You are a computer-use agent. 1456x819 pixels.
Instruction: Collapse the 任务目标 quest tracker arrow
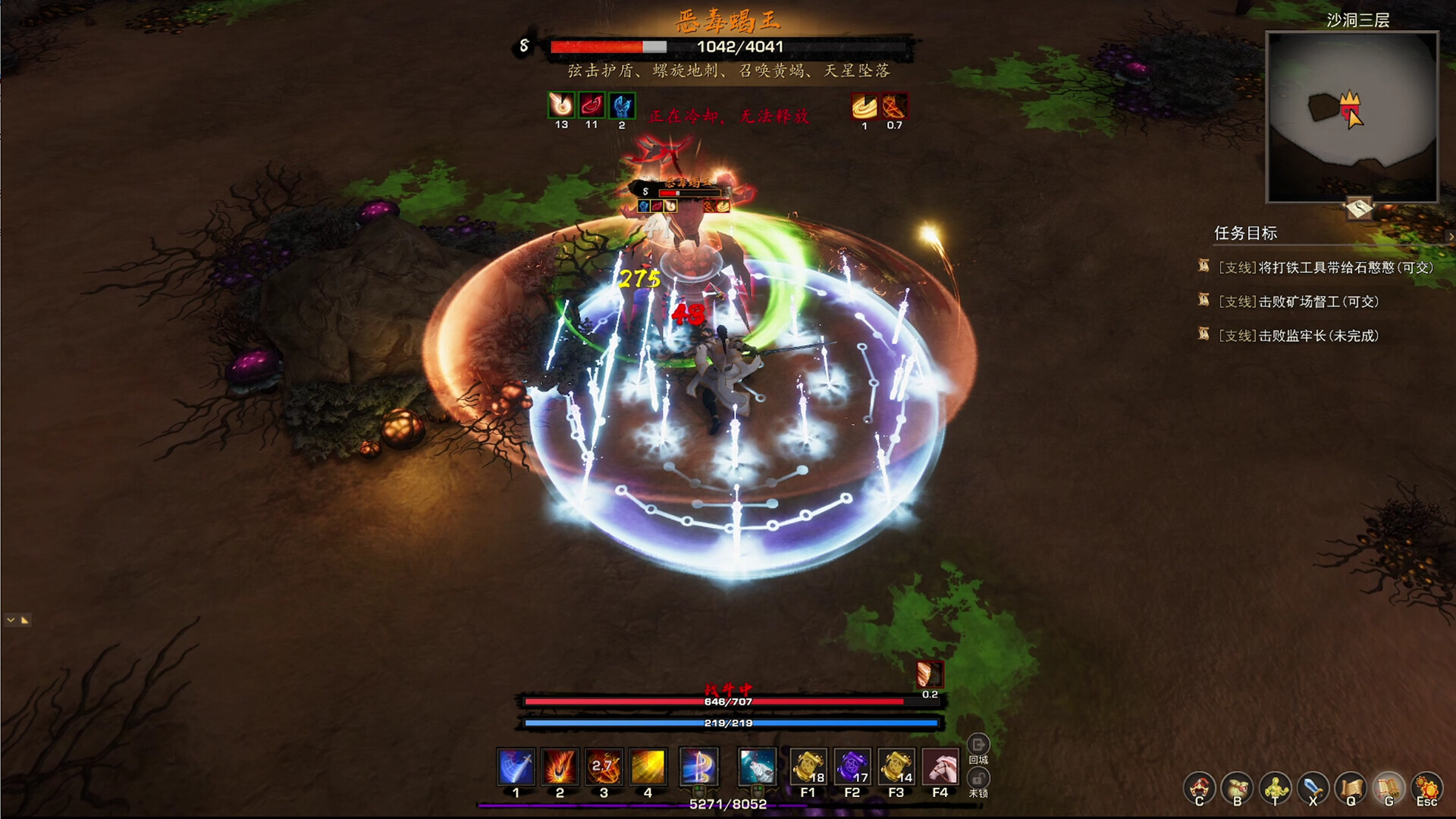1450,237
